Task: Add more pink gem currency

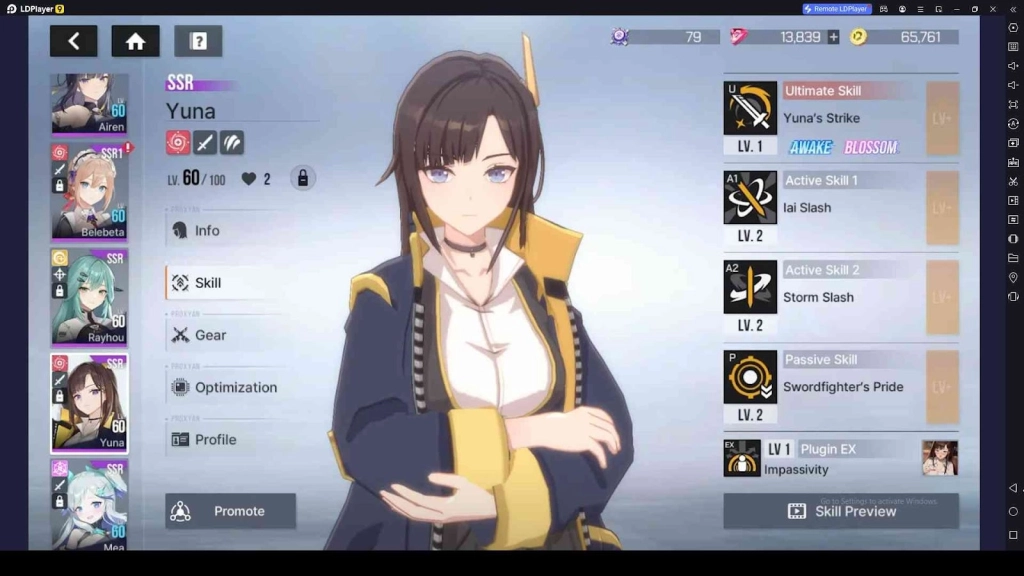Action: pyautogui.click(x=833, y=37)
